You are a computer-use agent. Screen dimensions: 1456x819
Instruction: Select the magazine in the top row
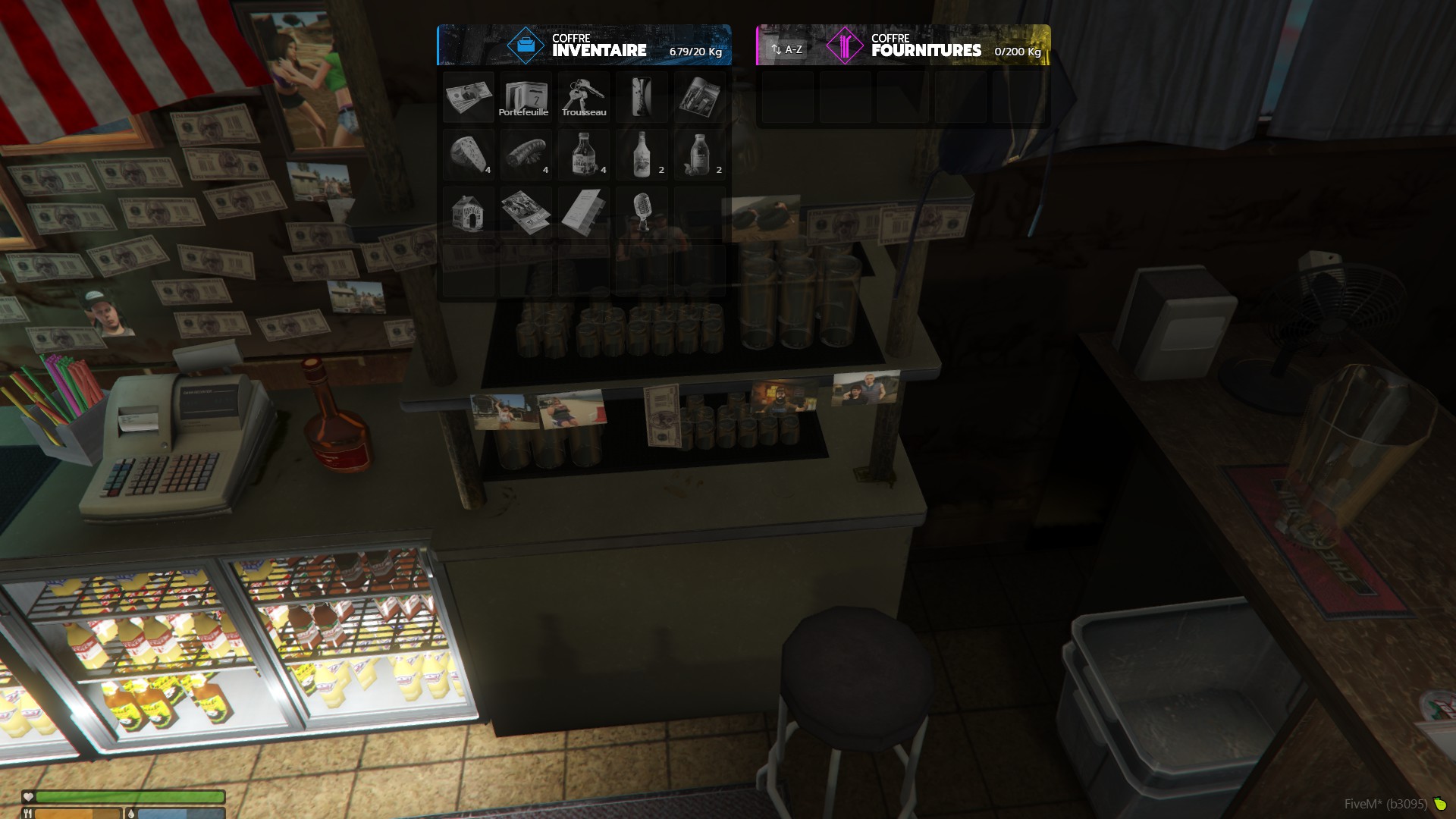[699, 97]
